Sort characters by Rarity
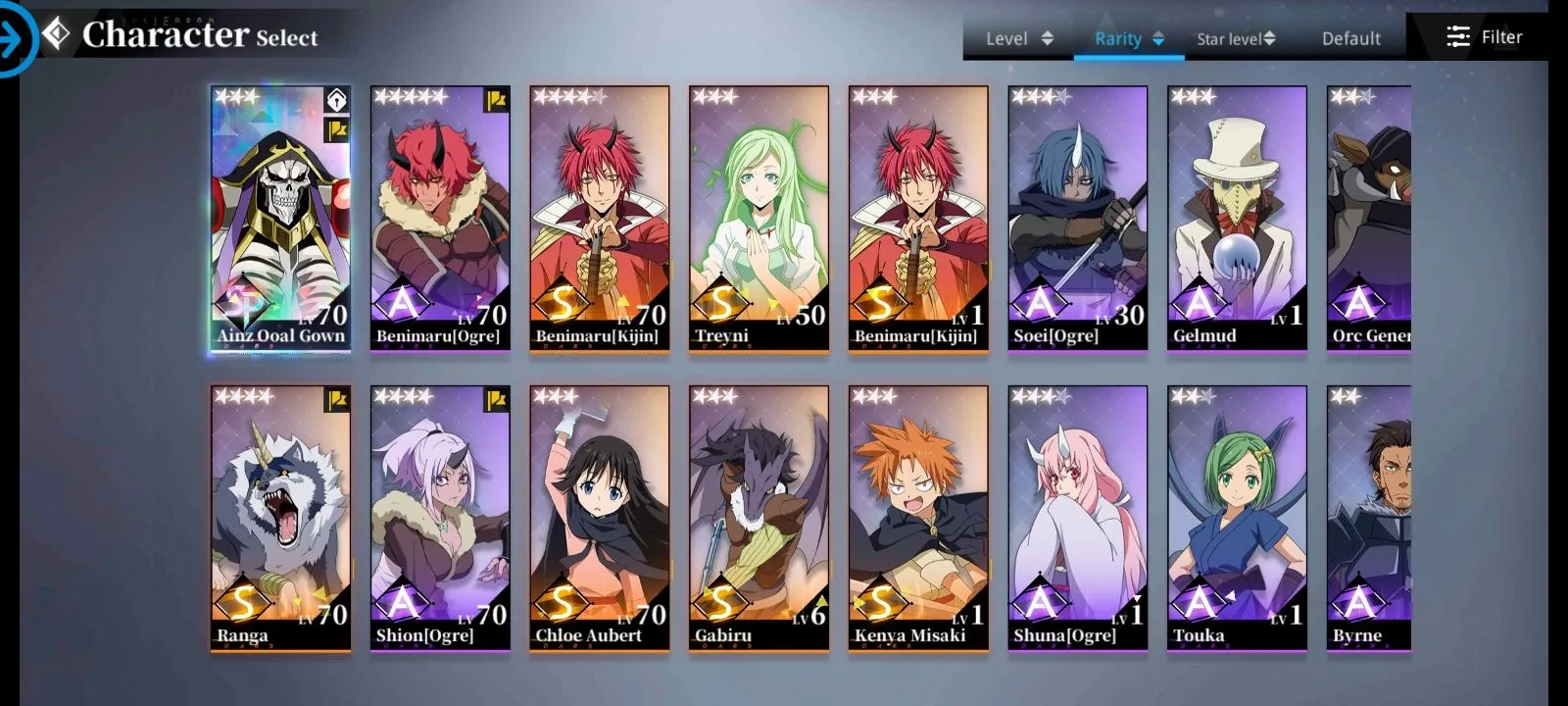1568x706 pixels. (x=1129, y=38)
